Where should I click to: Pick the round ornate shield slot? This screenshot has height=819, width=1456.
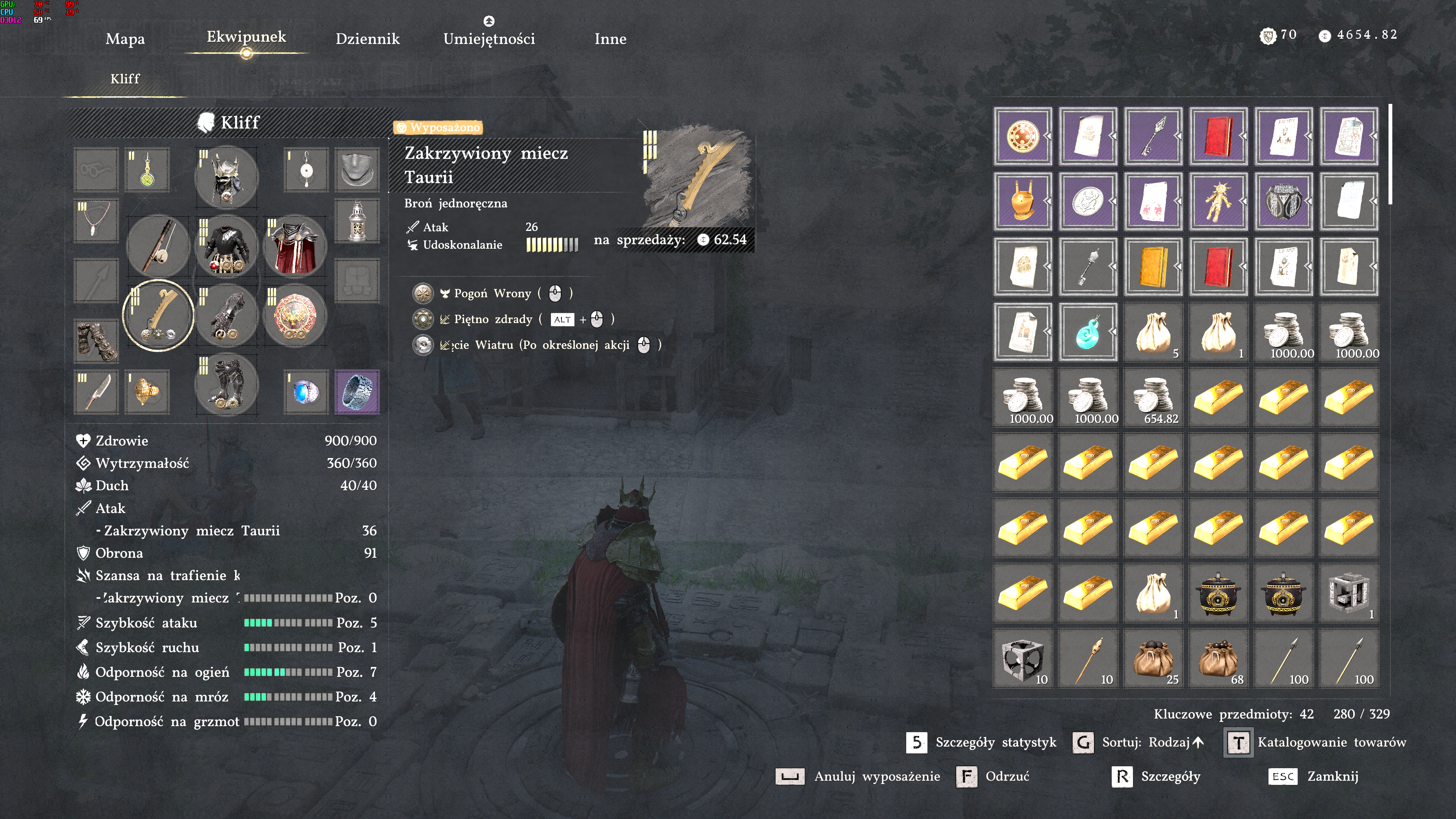click(295, 315)
